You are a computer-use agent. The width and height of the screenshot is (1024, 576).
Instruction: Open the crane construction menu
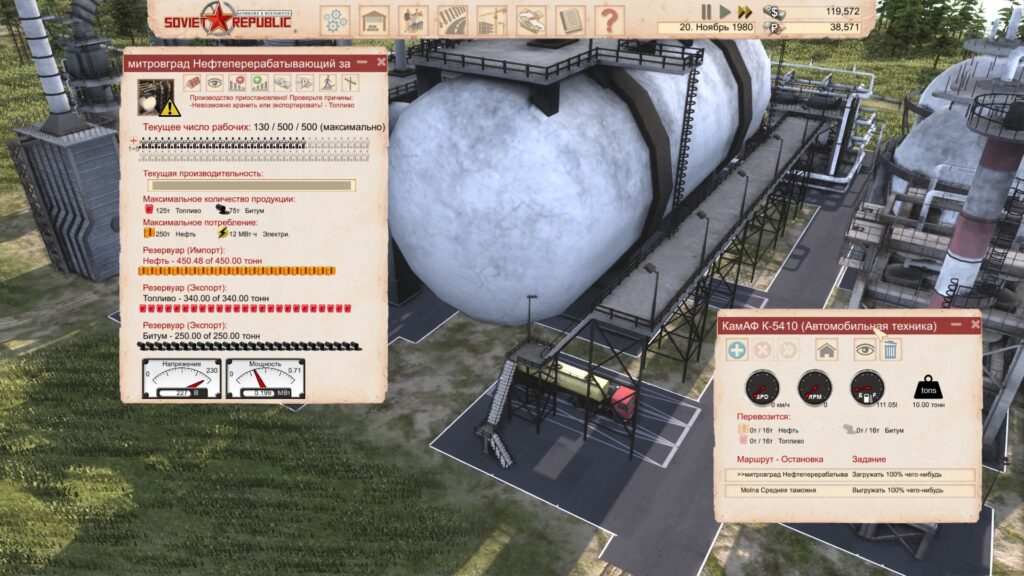(491, 20)
